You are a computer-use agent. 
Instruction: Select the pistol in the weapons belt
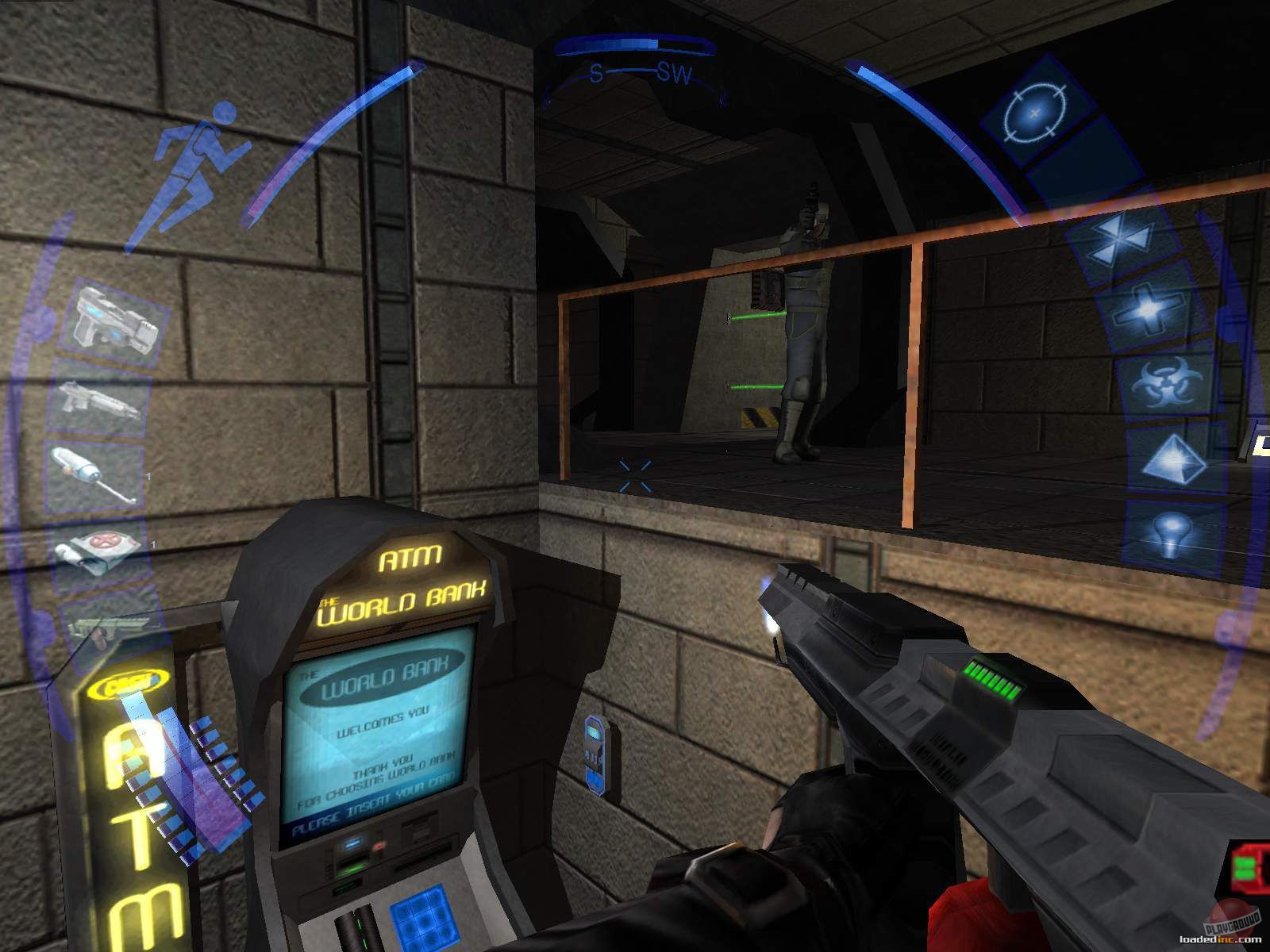point(107,317)
